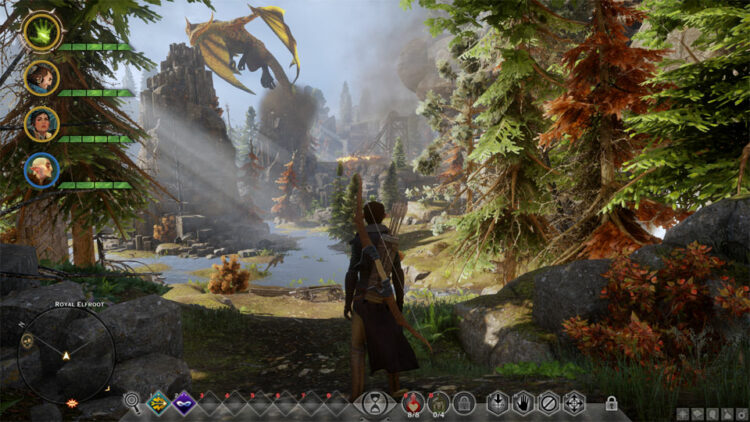Image resolution: width=750 pixels, height=422 pixels.
Task: Select the green glowing hand party portrait
Action: tap(42, 31)
